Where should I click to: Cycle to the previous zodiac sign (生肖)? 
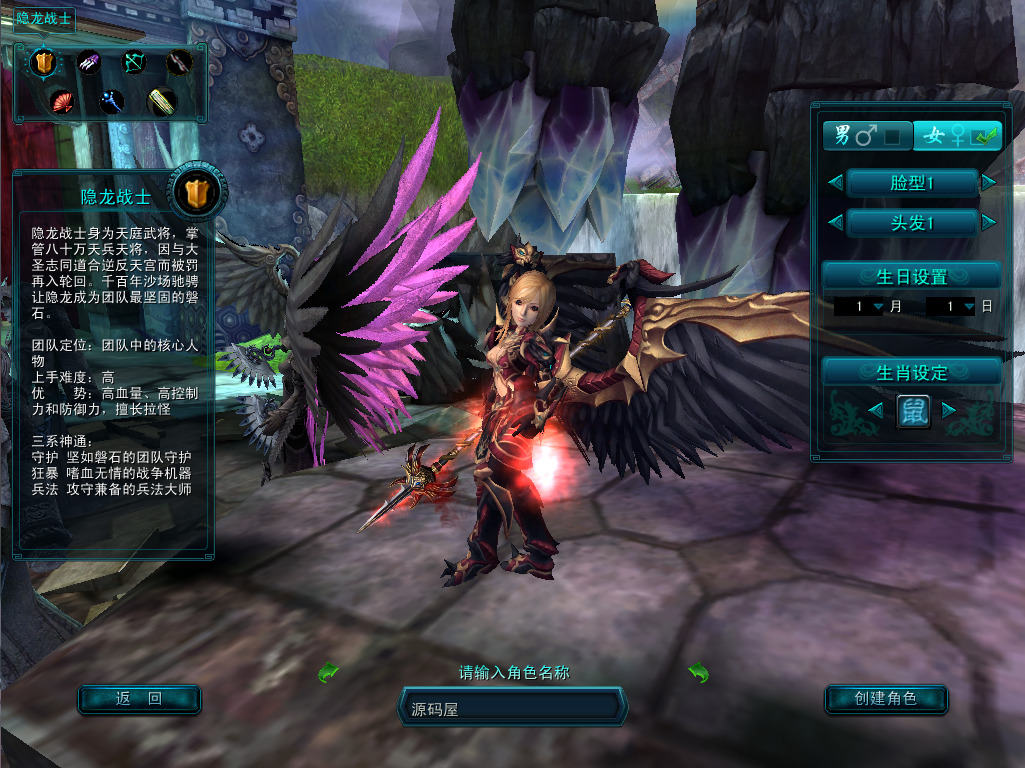pos(875,410)
